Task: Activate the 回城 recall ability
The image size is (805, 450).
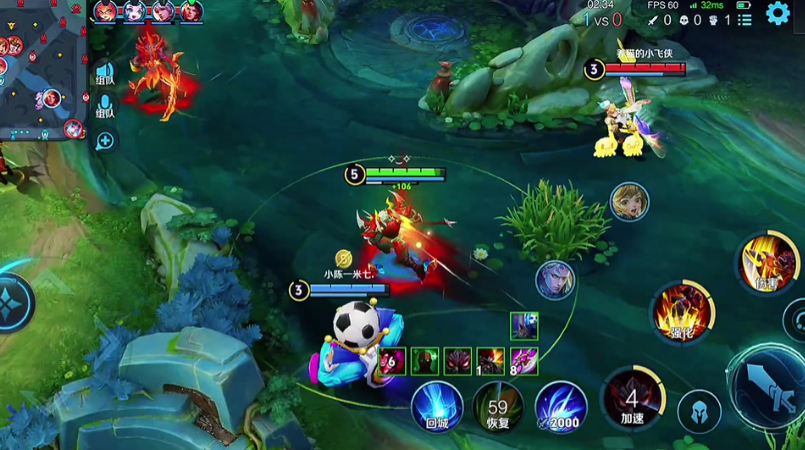Action: pyautogui.click(x=437, y=407)
